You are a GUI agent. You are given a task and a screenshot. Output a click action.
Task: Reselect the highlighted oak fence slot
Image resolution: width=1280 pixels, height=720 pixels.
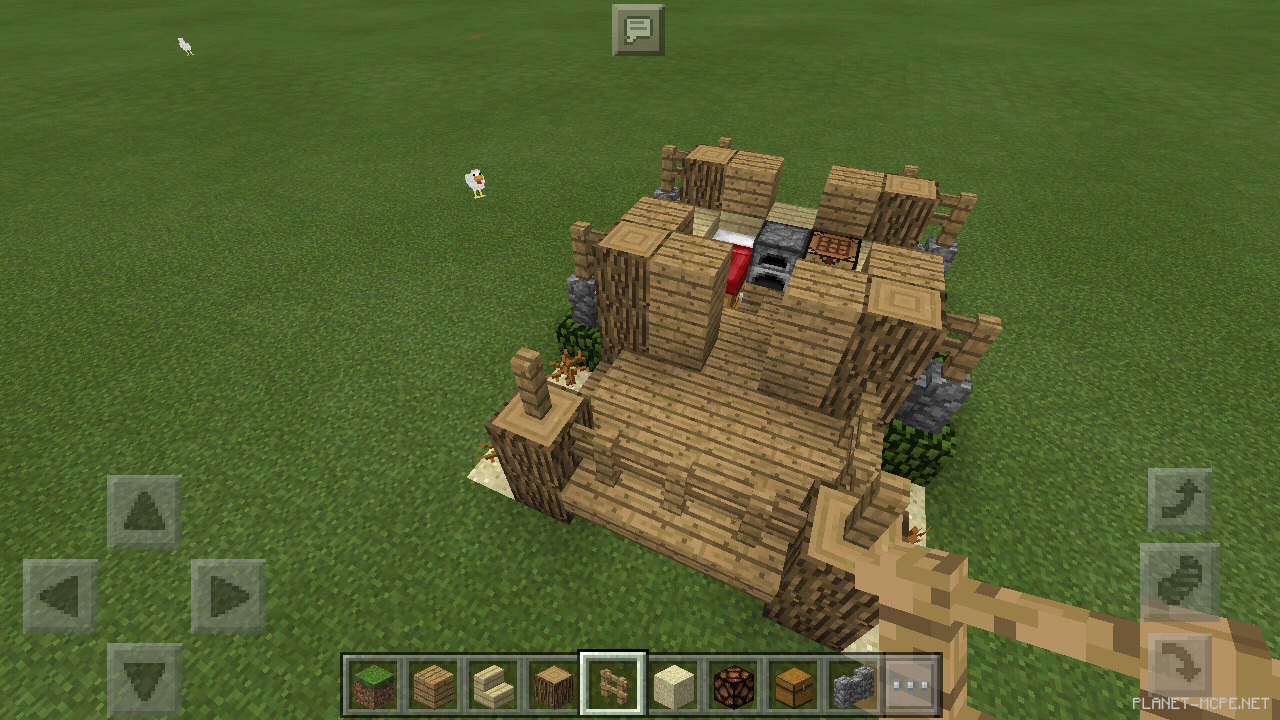click(612, 682)
